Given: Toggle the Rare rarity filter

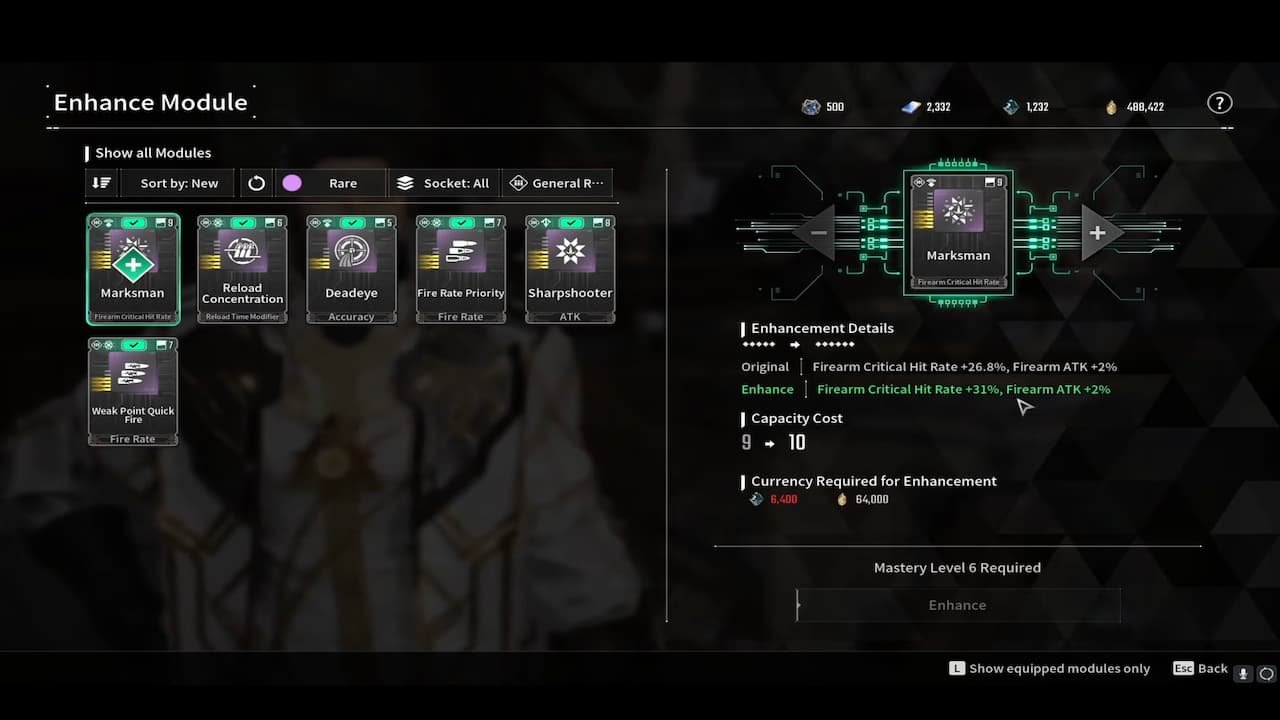Looking at the screenshot, I should [x=330, y=183].
